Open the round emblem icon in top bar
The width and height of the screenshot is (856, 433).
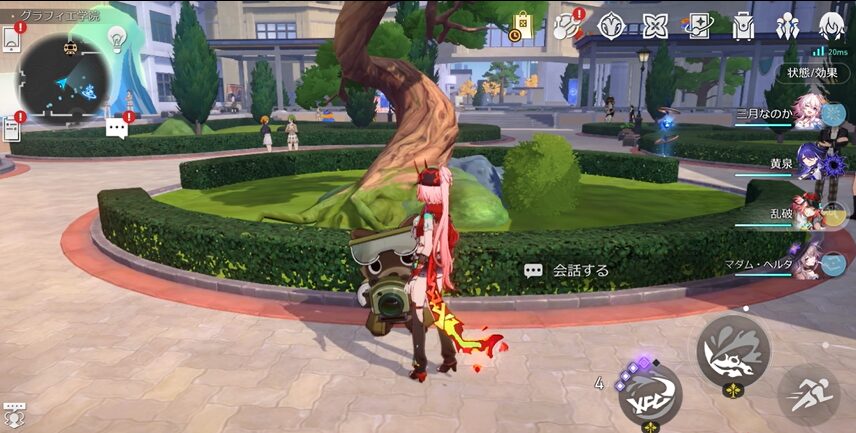[610, 25]
